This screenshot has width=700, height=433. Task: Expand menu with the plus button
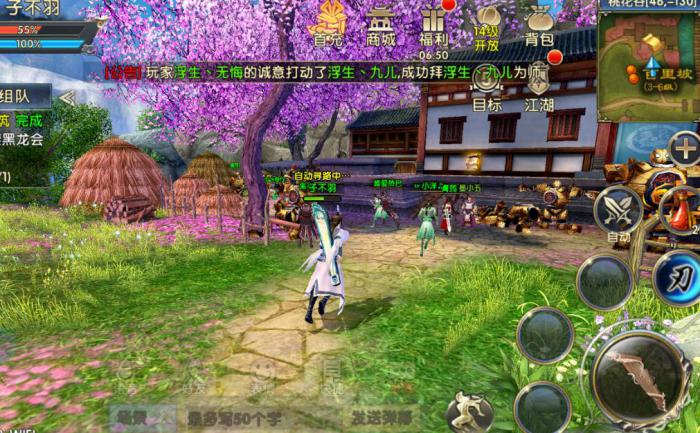[685, 150]
